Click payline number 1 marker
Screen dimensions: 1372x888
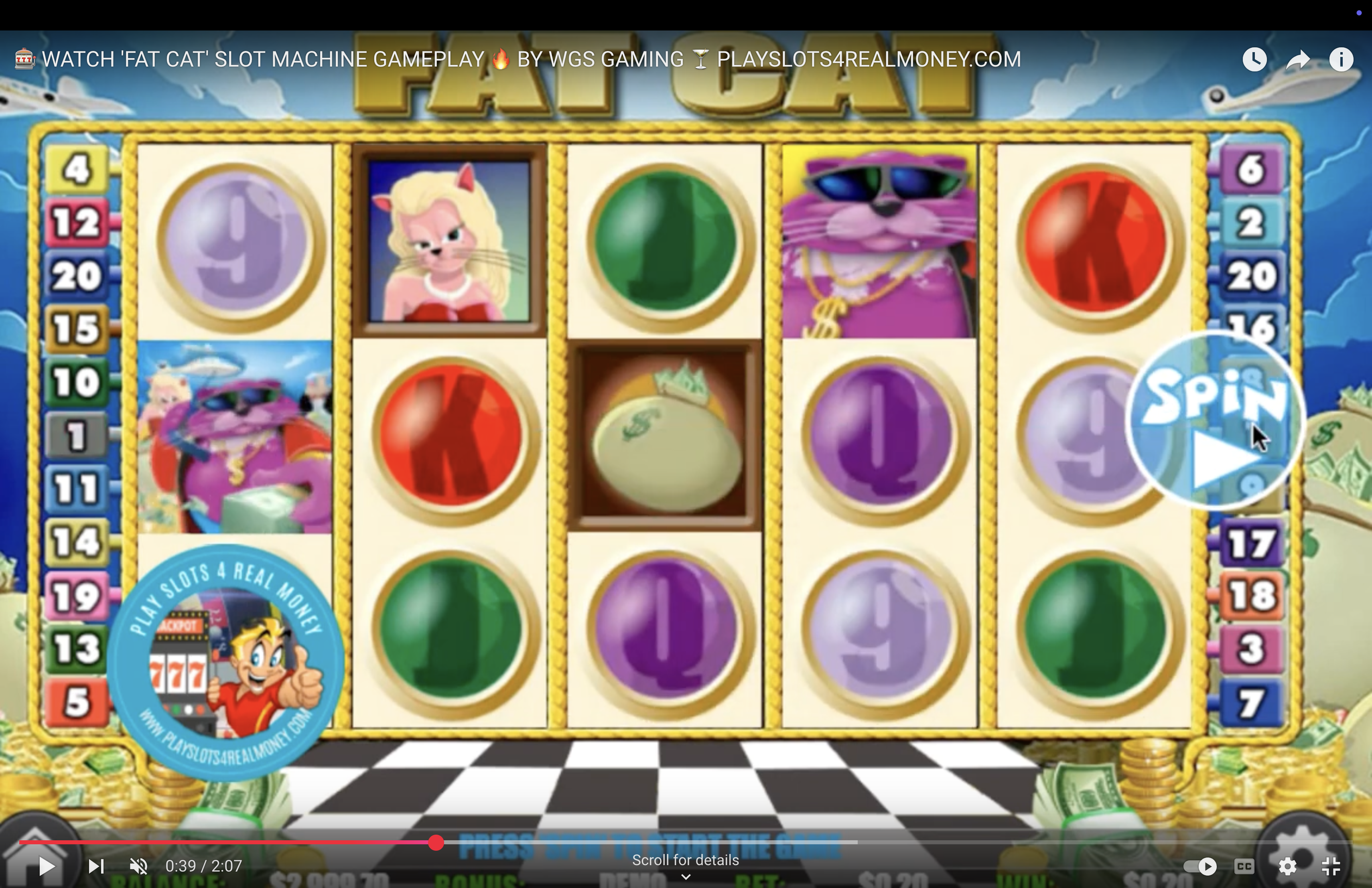point(77,435)
